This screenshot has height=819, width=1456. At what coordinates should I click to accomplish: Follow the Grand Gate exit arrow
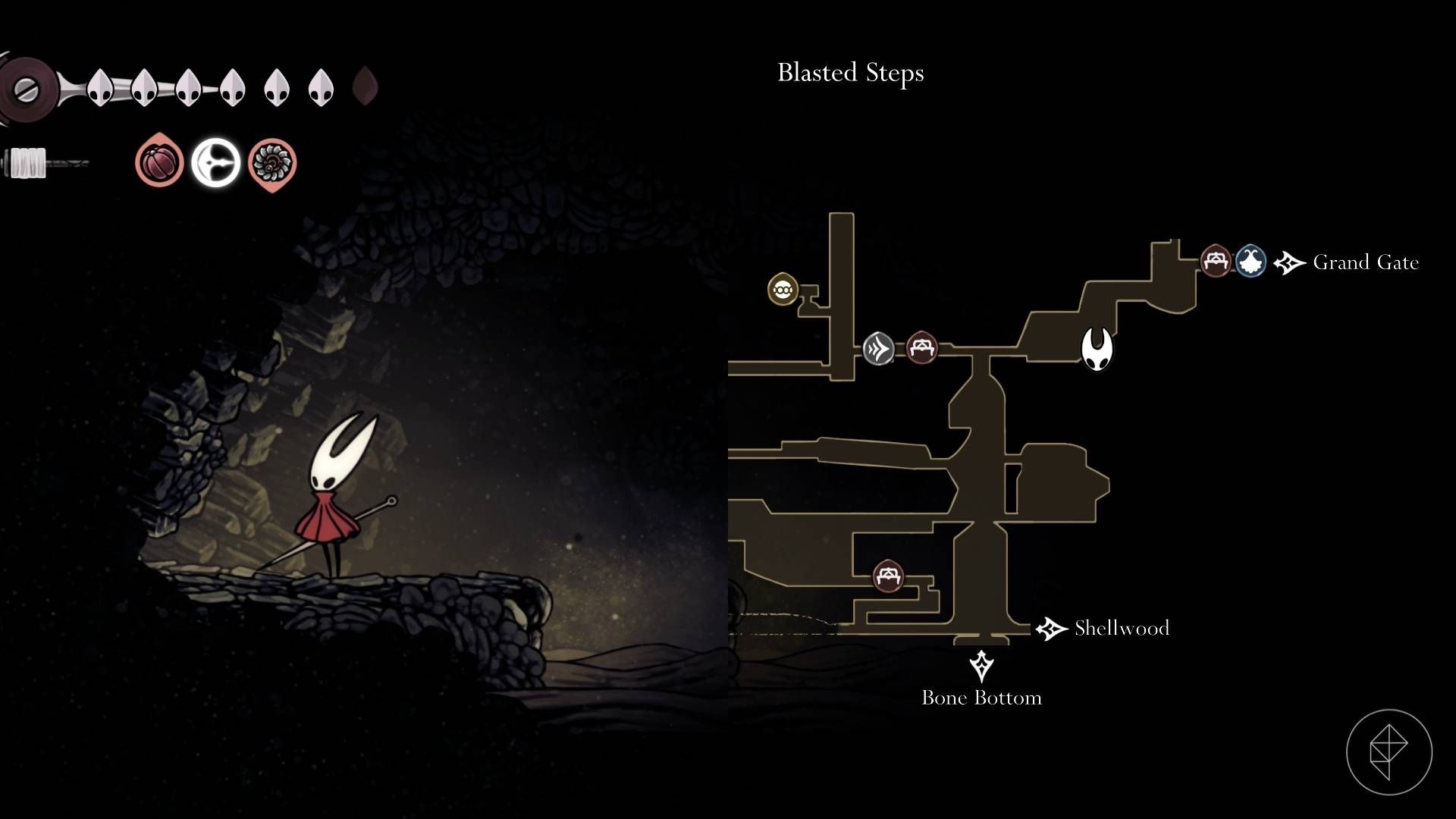[1289, 263]
